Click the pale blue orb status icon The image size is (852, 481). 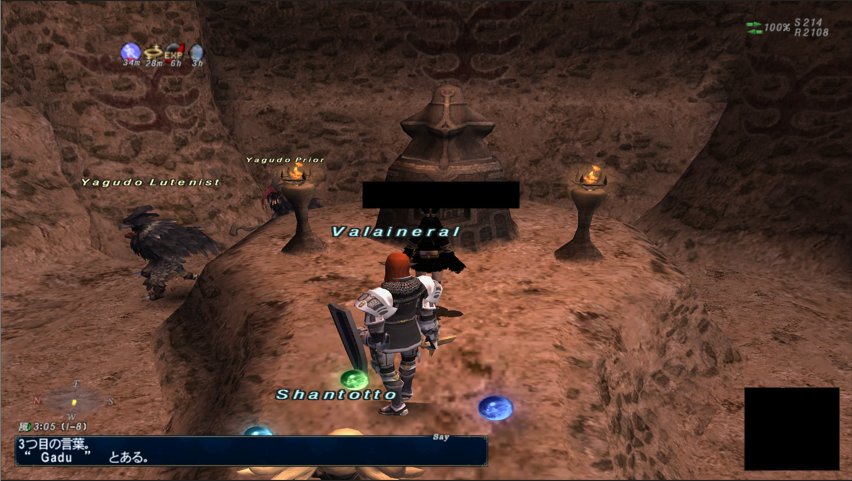pyautogui.click(x=197, y=52)
